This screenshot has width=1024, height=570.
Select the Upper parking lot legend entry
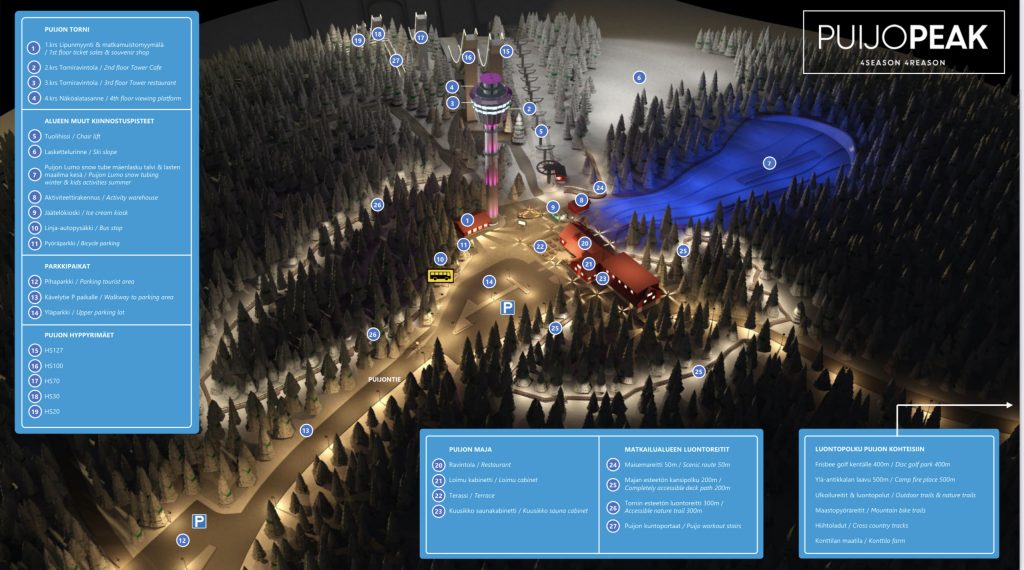[94, 312]
